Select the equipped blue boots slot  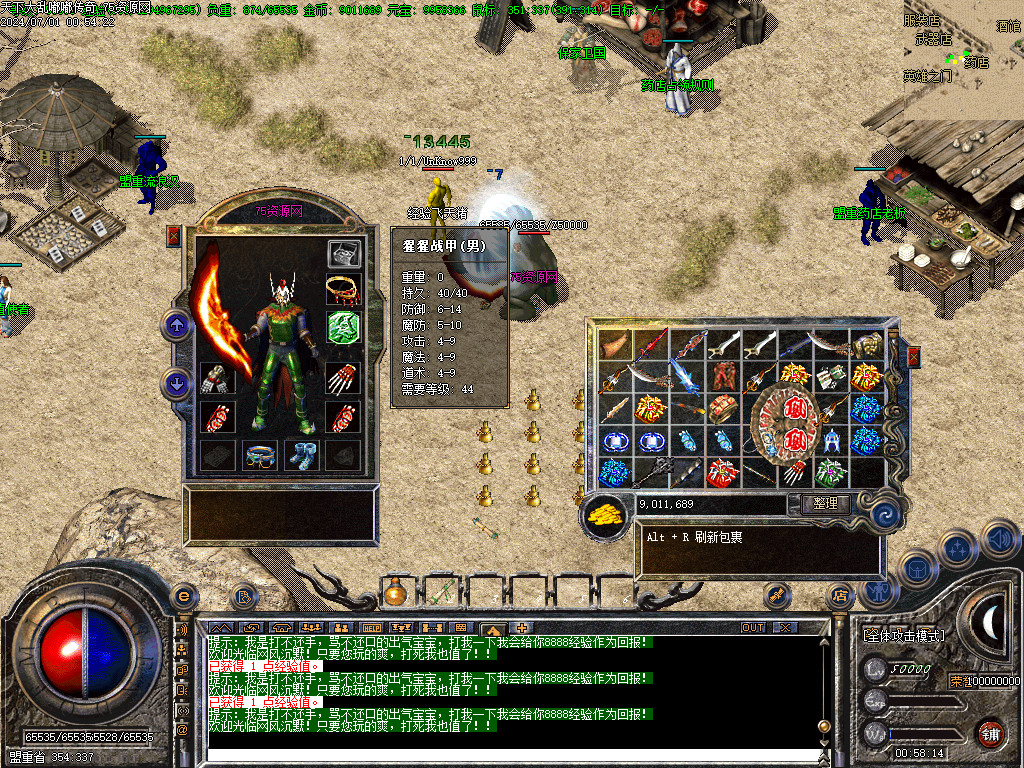pyautogui.click(x=301, y=454)
